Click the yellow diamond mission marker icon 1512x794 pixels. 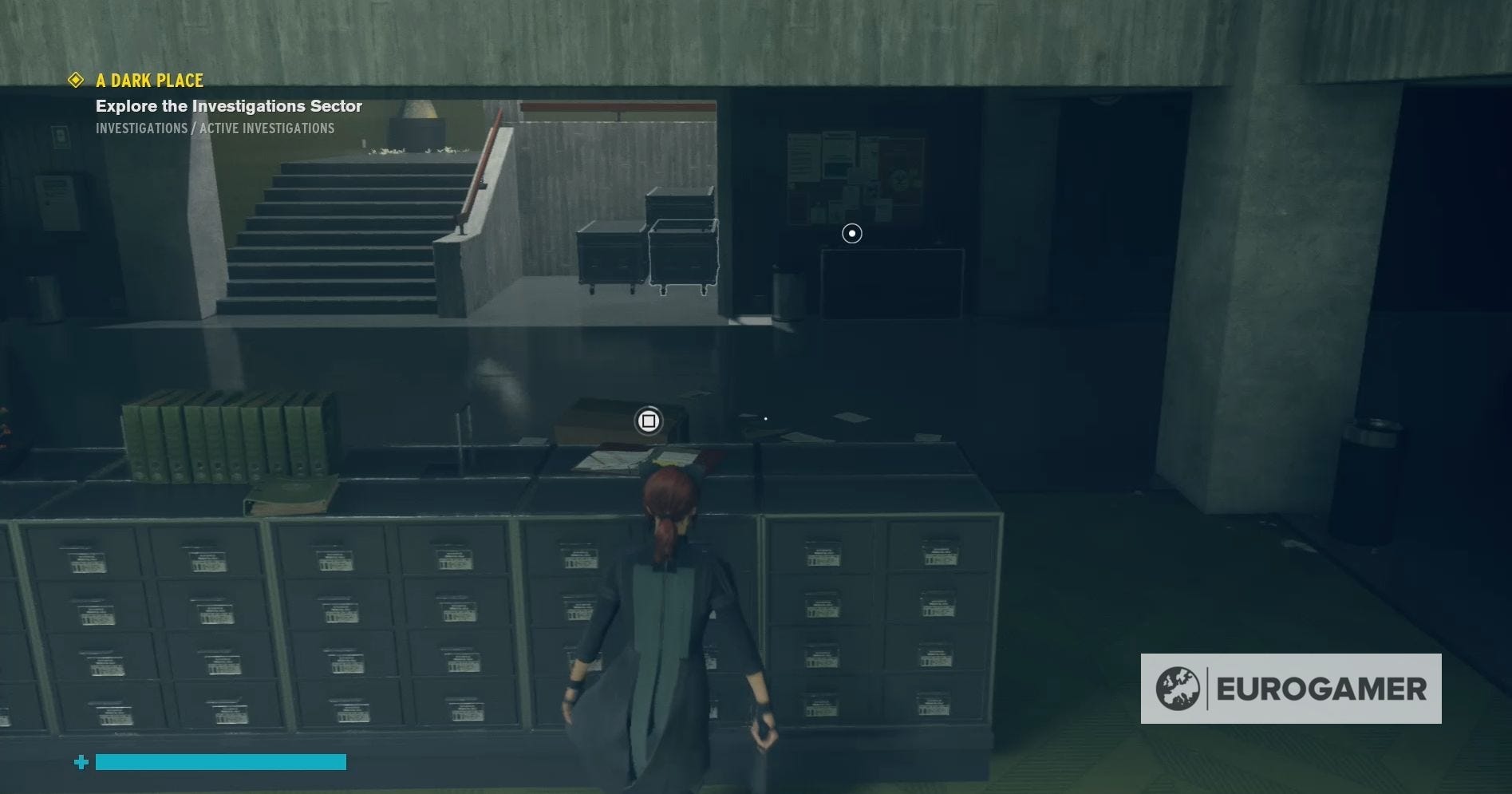click(x=76, y=79)
